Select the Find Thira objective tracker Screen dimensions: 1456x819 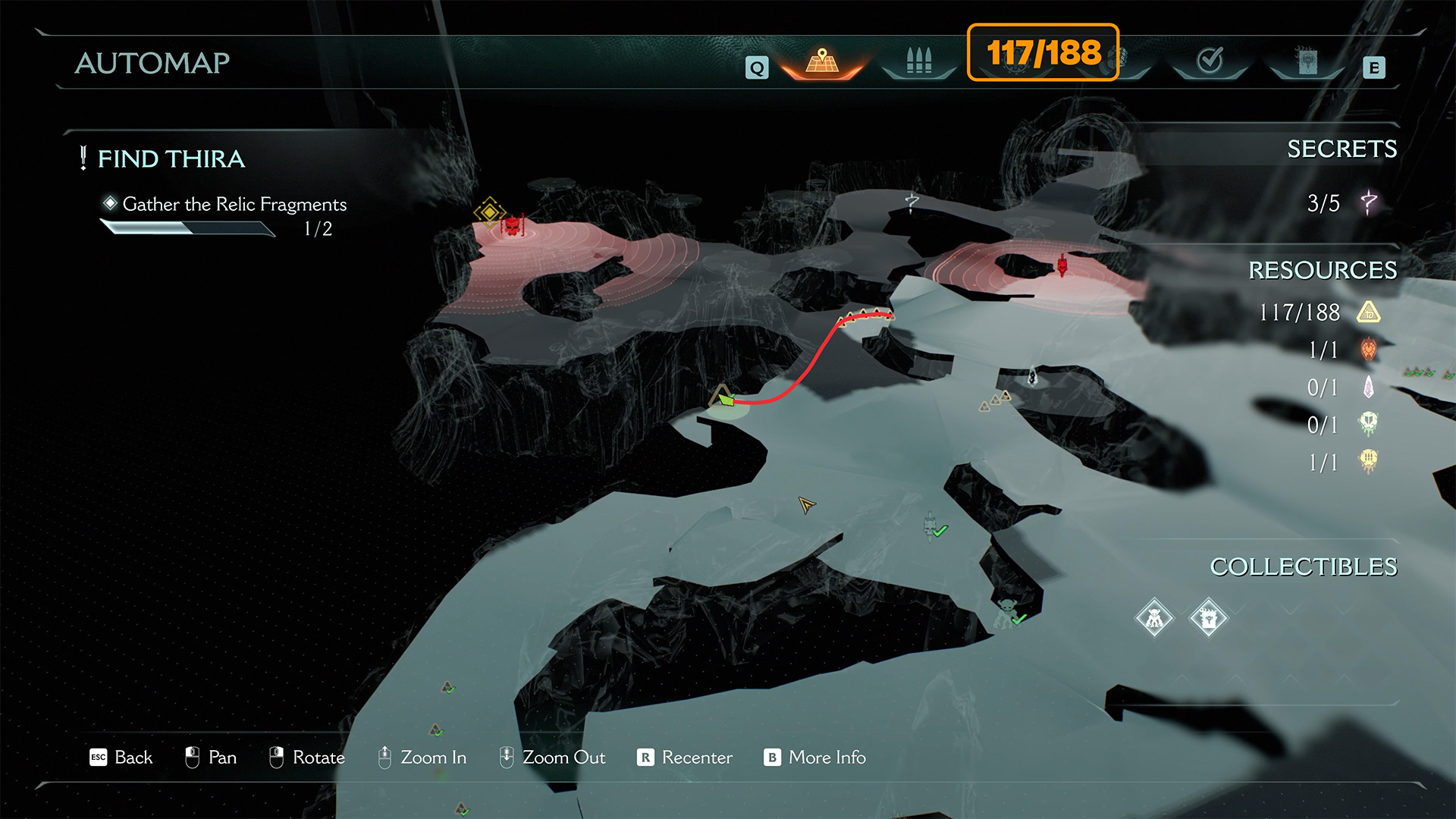[171, 159]
